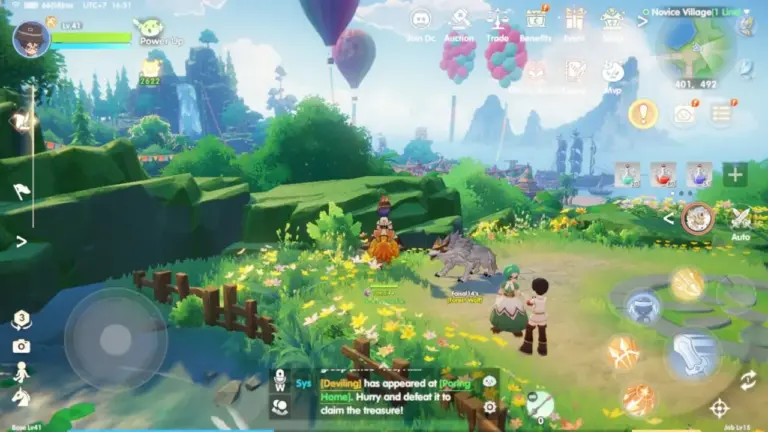Open the Event gift box menu
Screen dimensions: 768x432
coord(575,20)
